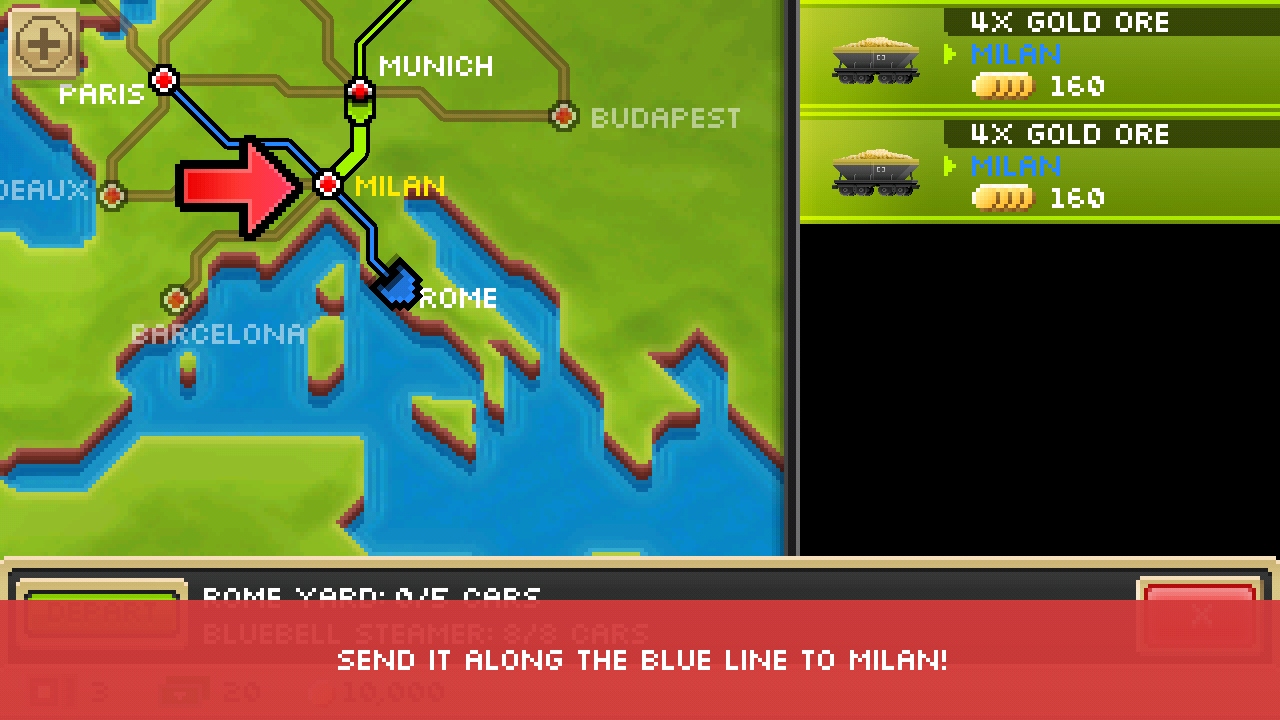Click the coins icon on the cargo card
The image size is (1280, 720).
coord(1003,86)
